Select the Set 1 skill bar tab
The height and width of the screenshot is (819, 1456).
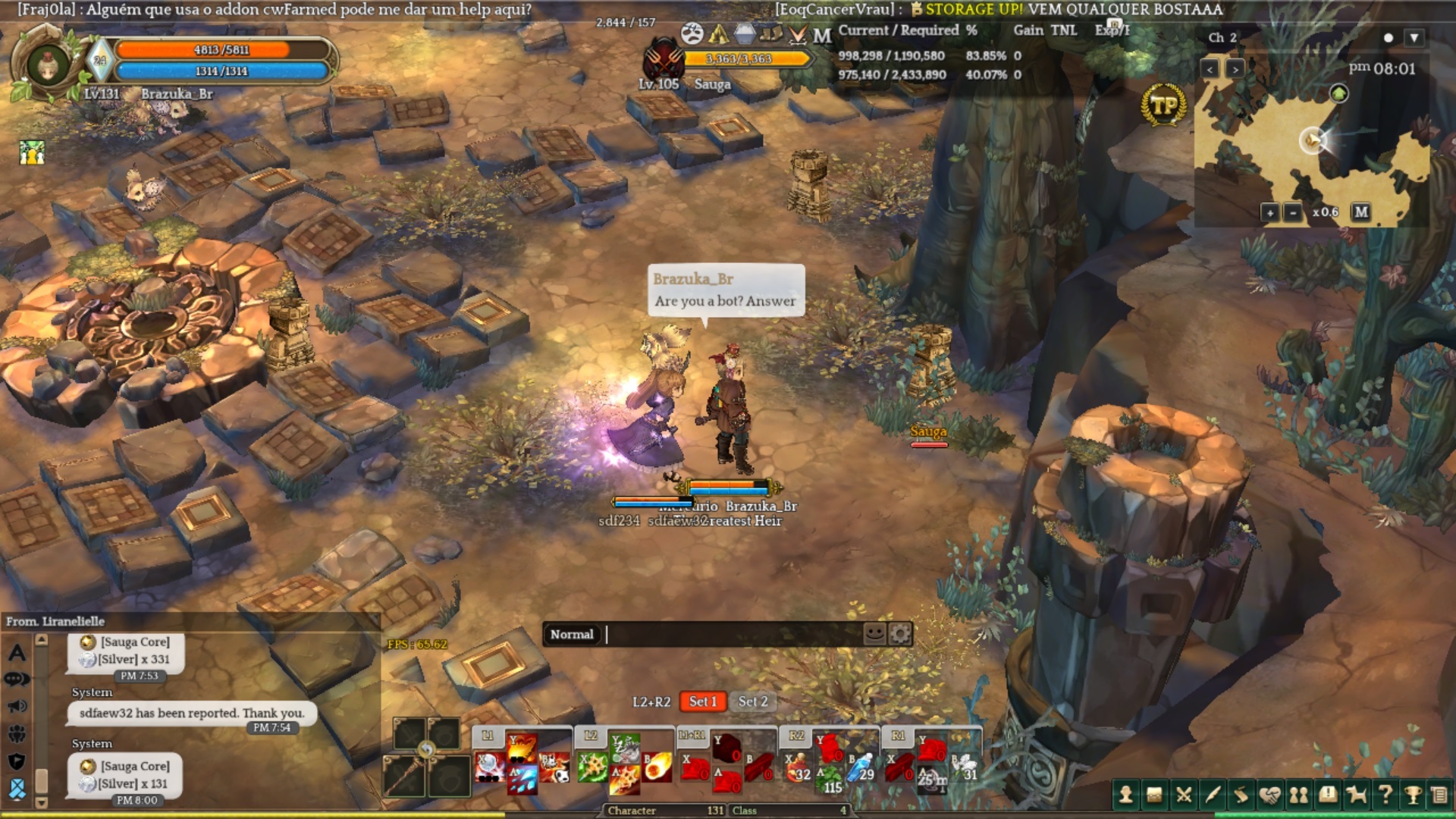click(x=702, y=701)
